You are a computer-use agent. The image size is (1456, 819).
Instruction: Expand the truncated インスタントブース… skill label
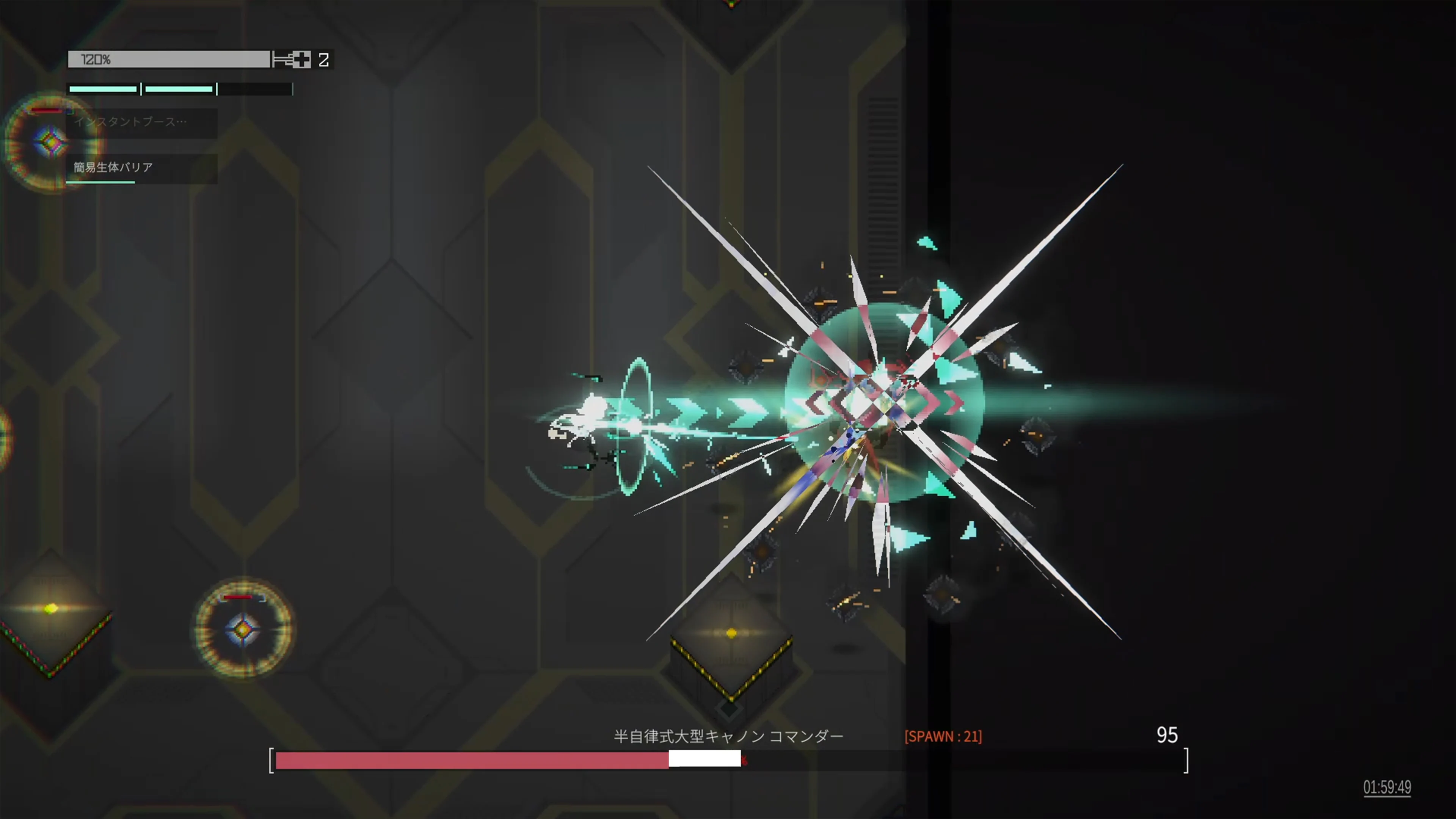pos(130,122)
